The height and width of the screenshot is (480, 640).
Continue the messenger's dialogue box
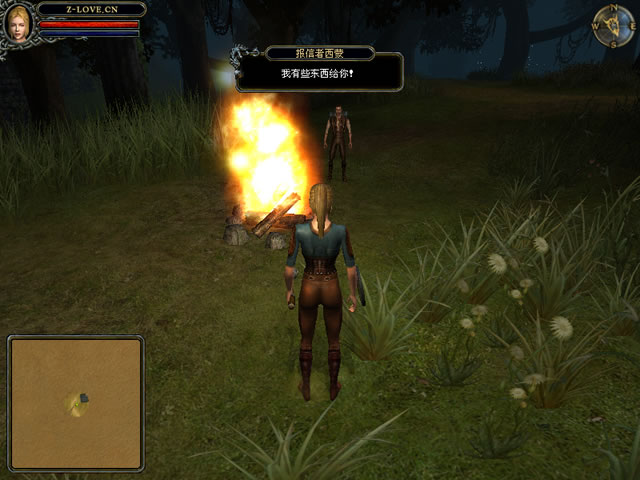click(319, 73)
